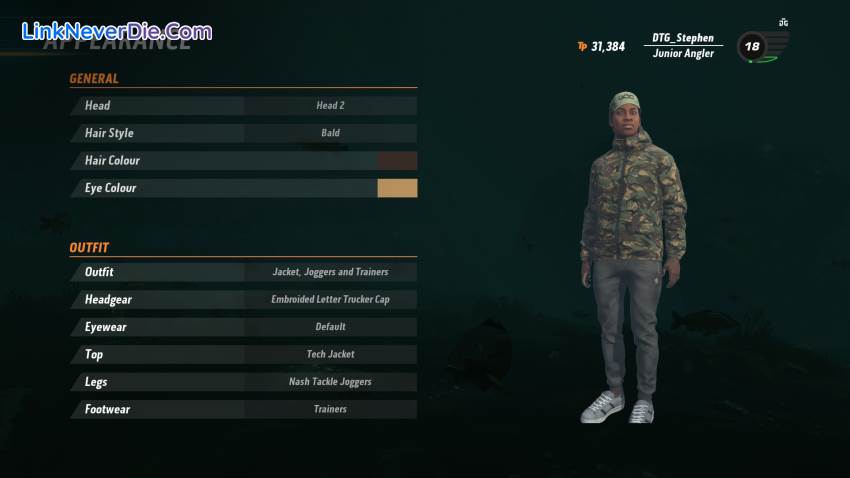
Task: Select the Footwear Trainers row
Action: point(243,409)
